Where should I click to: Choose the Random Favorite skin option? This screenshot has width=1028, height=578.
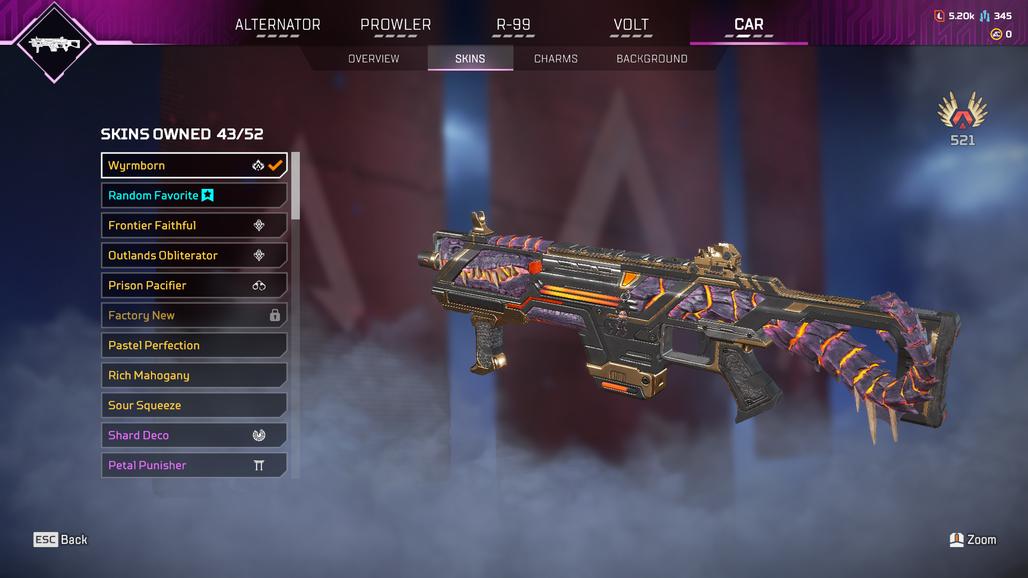[194, 195]
